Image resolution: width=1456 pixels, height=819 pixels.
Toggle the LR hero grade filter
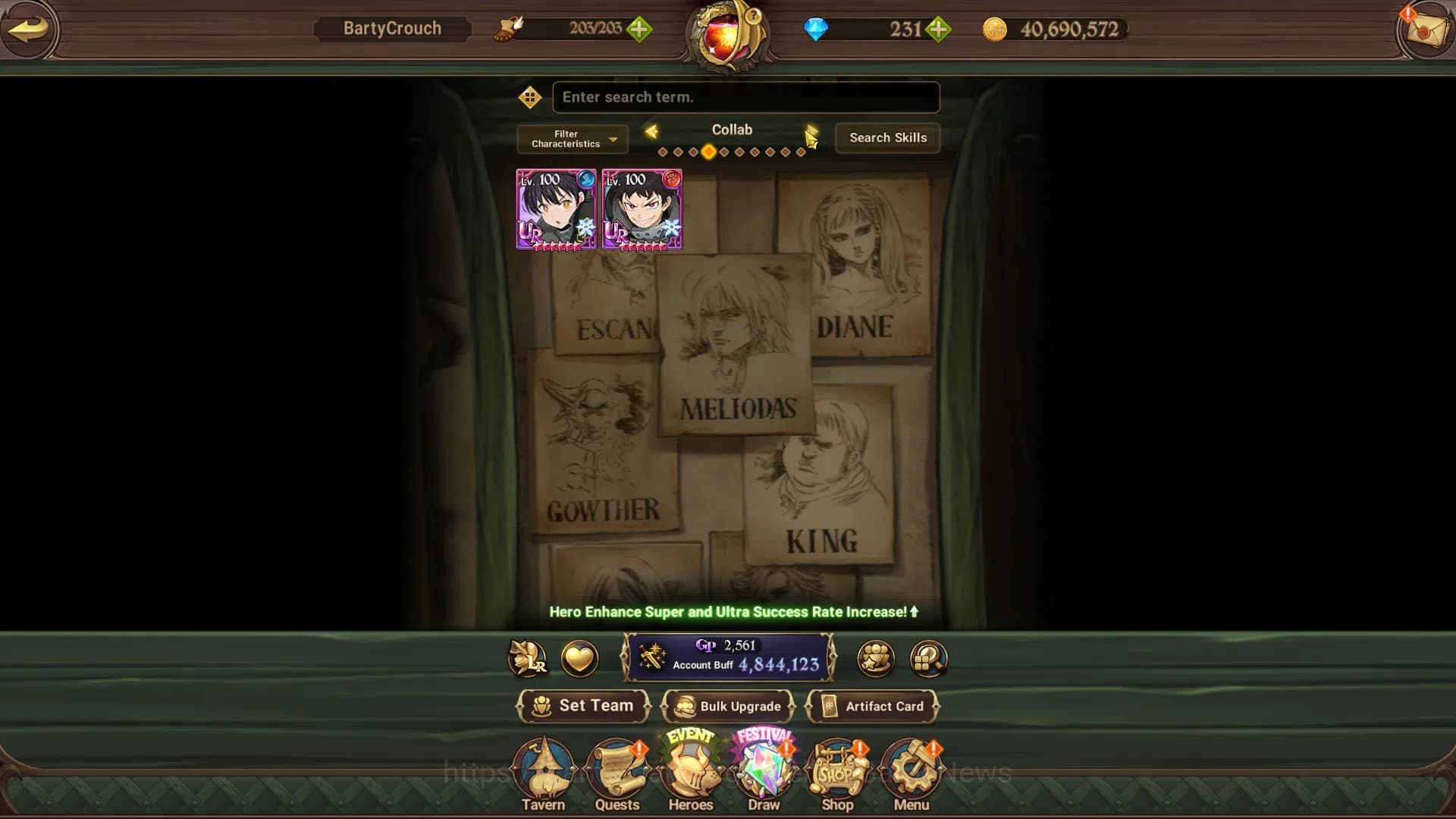click(529, 659)
